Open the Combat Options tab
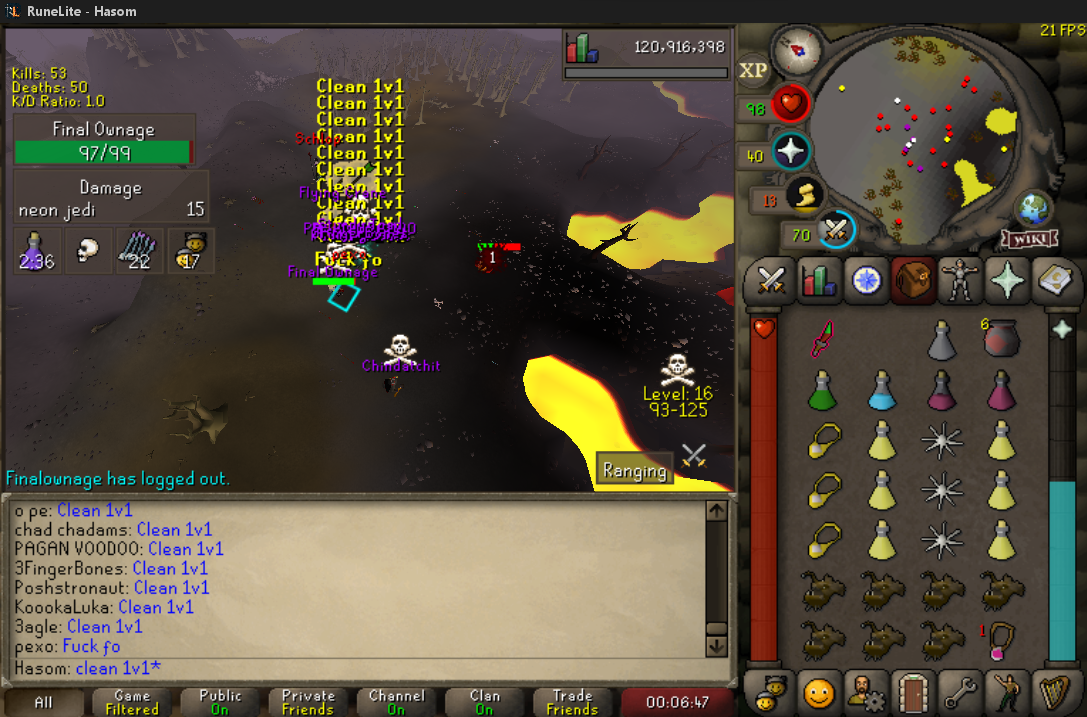The width and height of the screenshot is (1087, 717). [770, 280]
